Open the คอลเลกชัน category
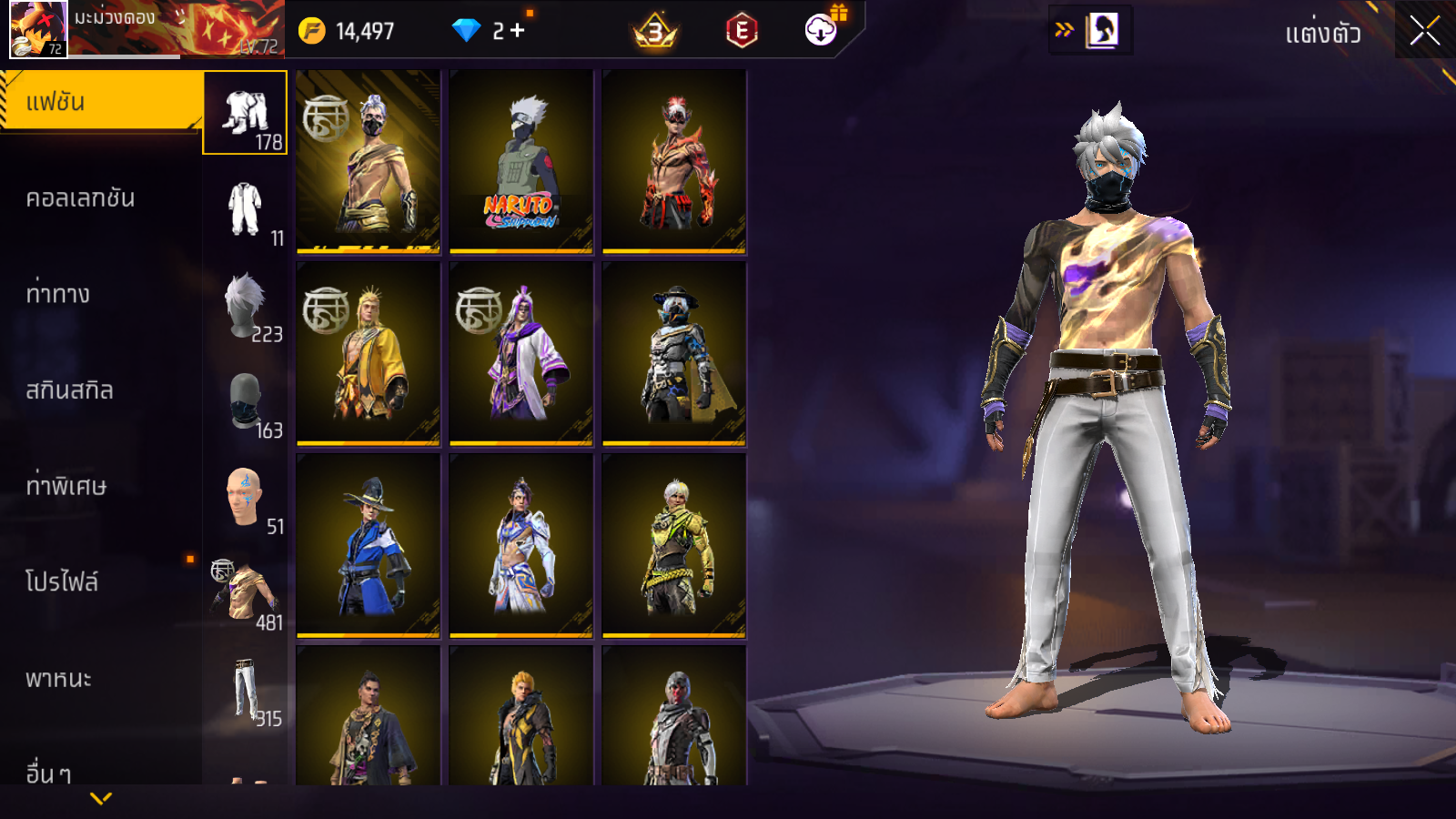 pyautogui.click(x=80, y=198)
